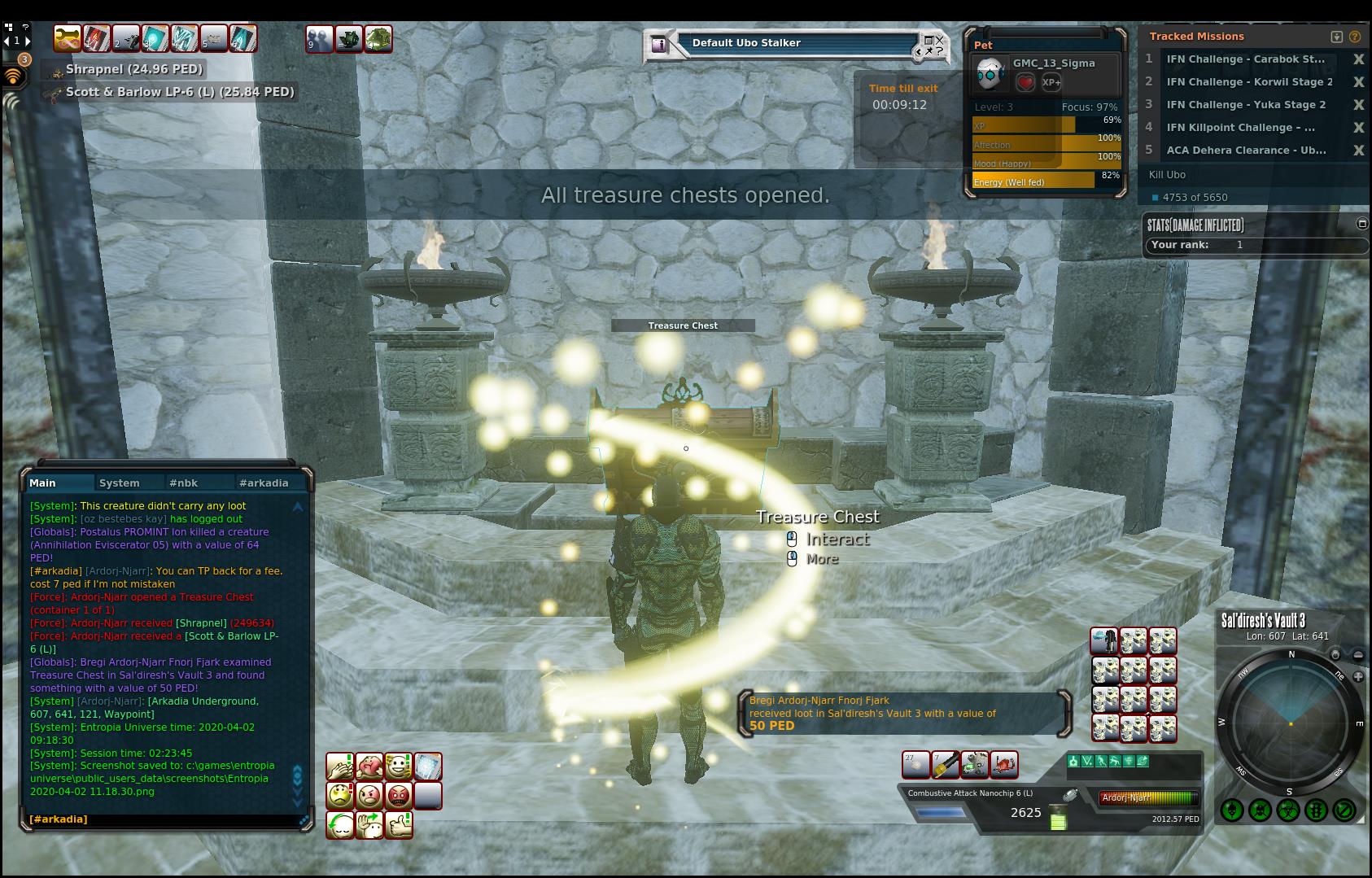Click the chat input field
Screen dimensions: 1372x878
pos(163,819)
